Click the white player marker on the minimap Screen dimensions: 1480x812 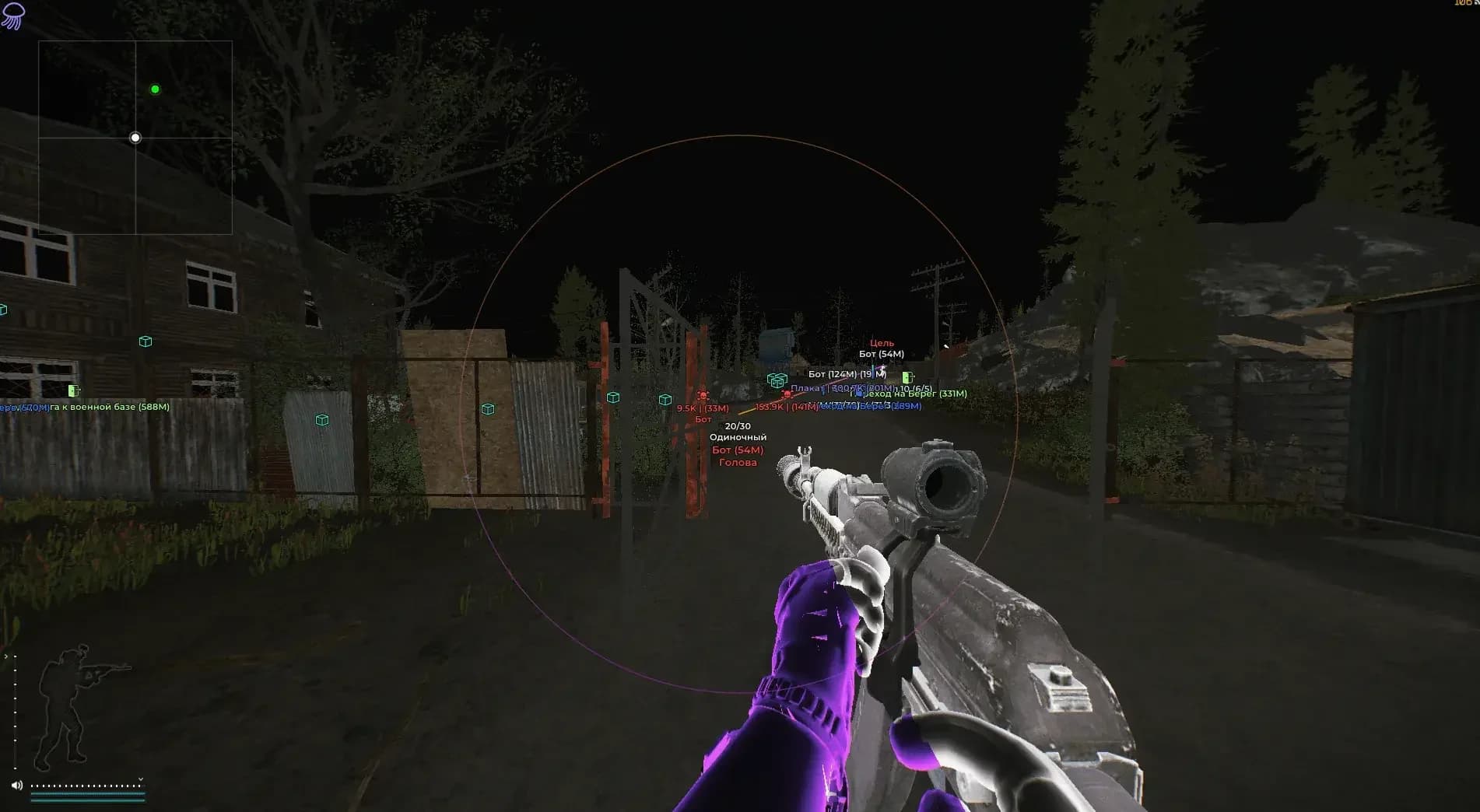(136, 138)
